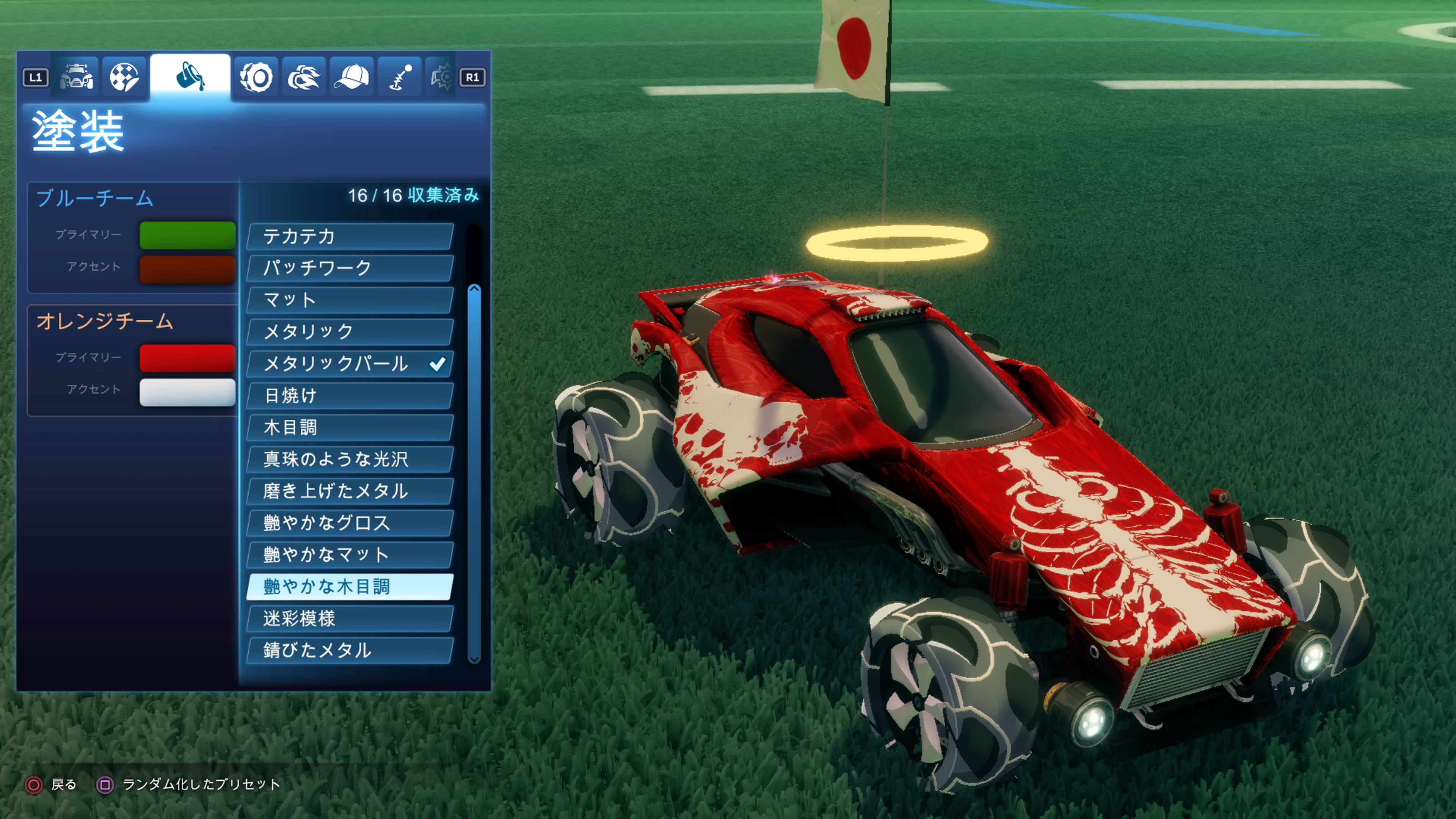Choose the 磨き上げたメタル finish
Screen dimensions: 1456x819
tap(350, 491)
